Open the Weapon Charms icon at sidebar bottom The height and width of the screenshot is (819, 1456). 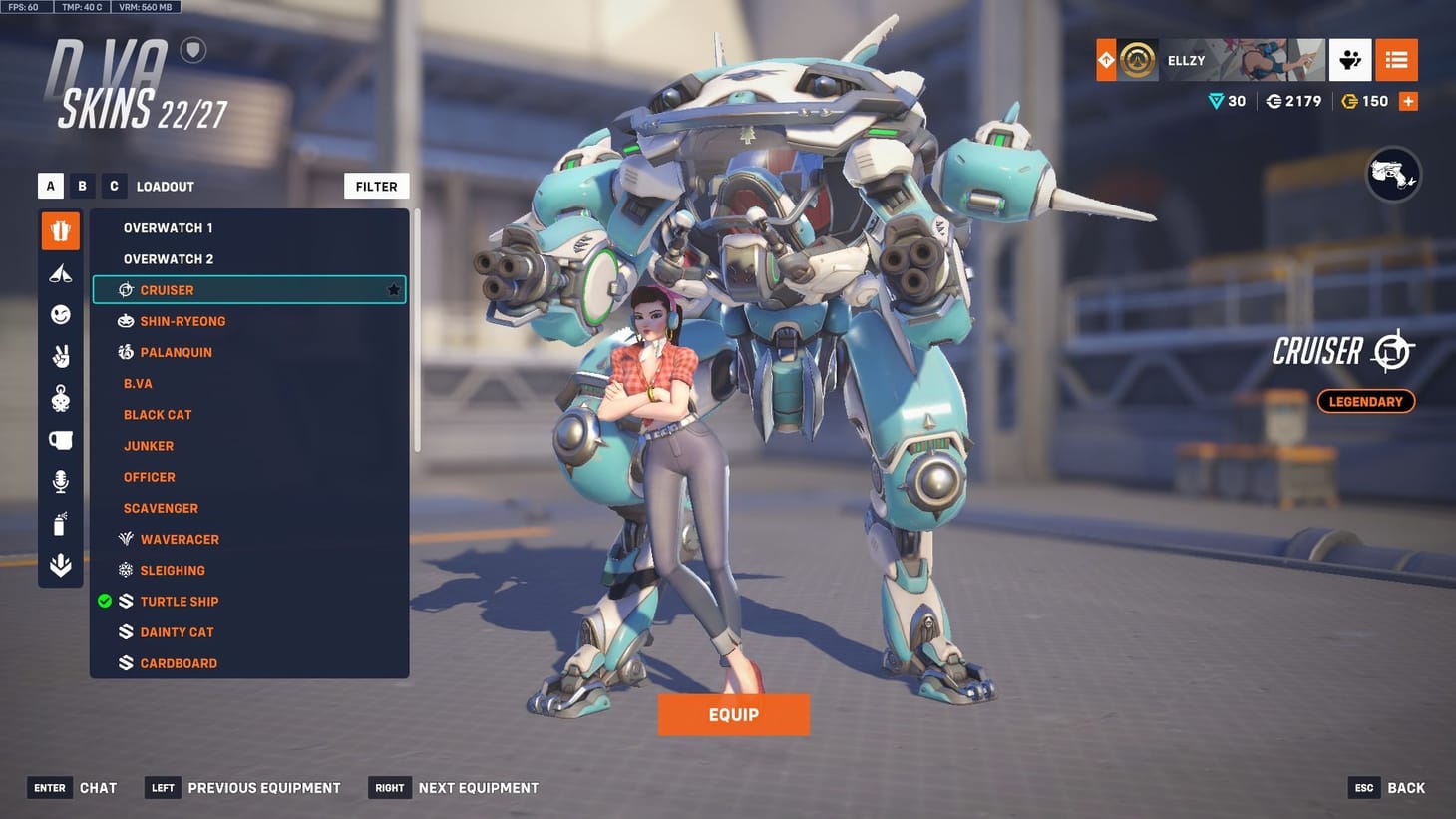(60, 564)
